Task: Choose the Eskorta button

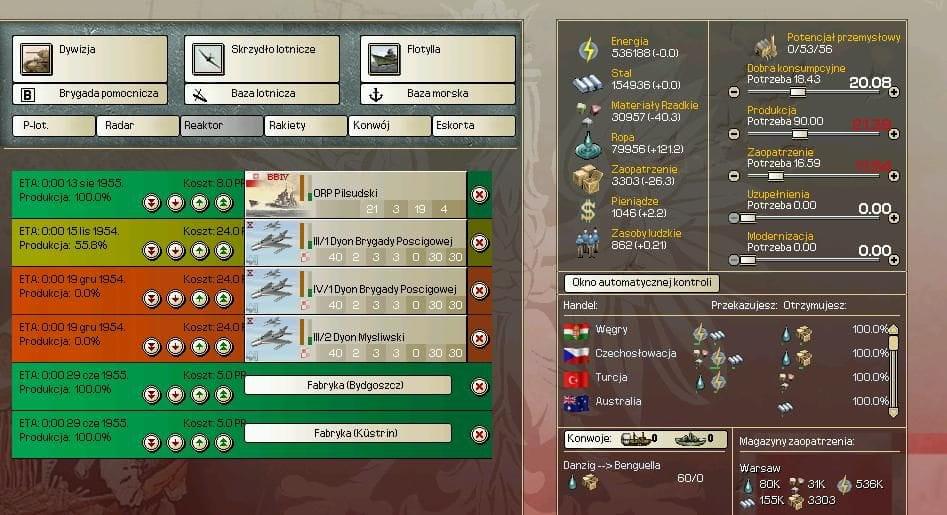Action: [x=473, y=126]
